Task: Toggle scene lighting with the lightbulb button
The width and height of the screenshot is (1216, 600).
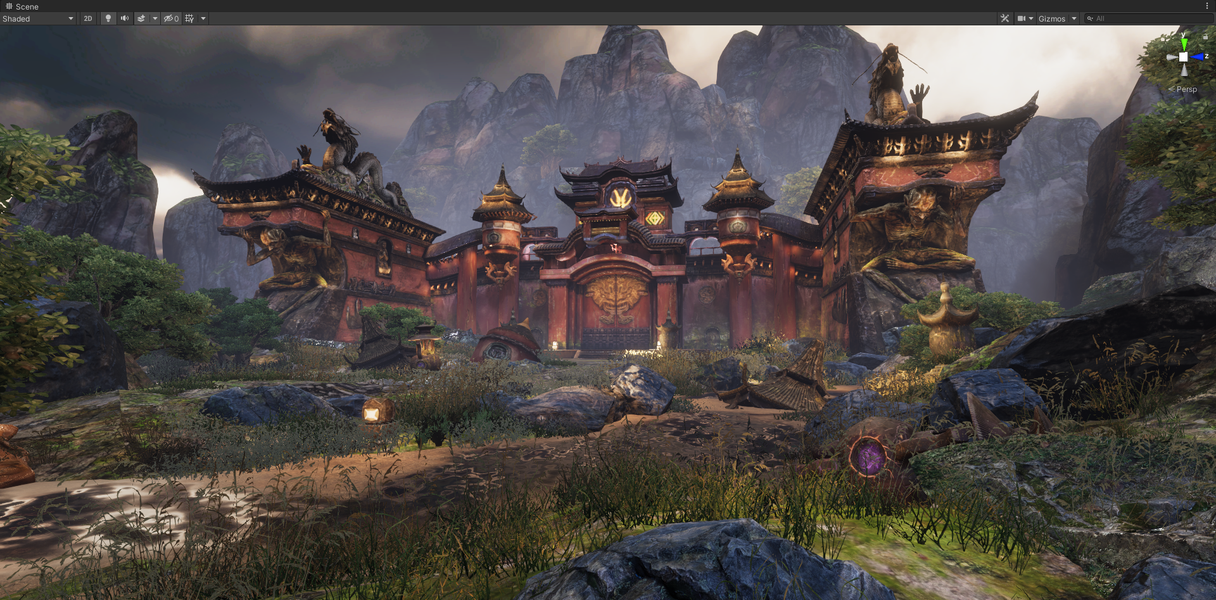Action: pos(108,19)
